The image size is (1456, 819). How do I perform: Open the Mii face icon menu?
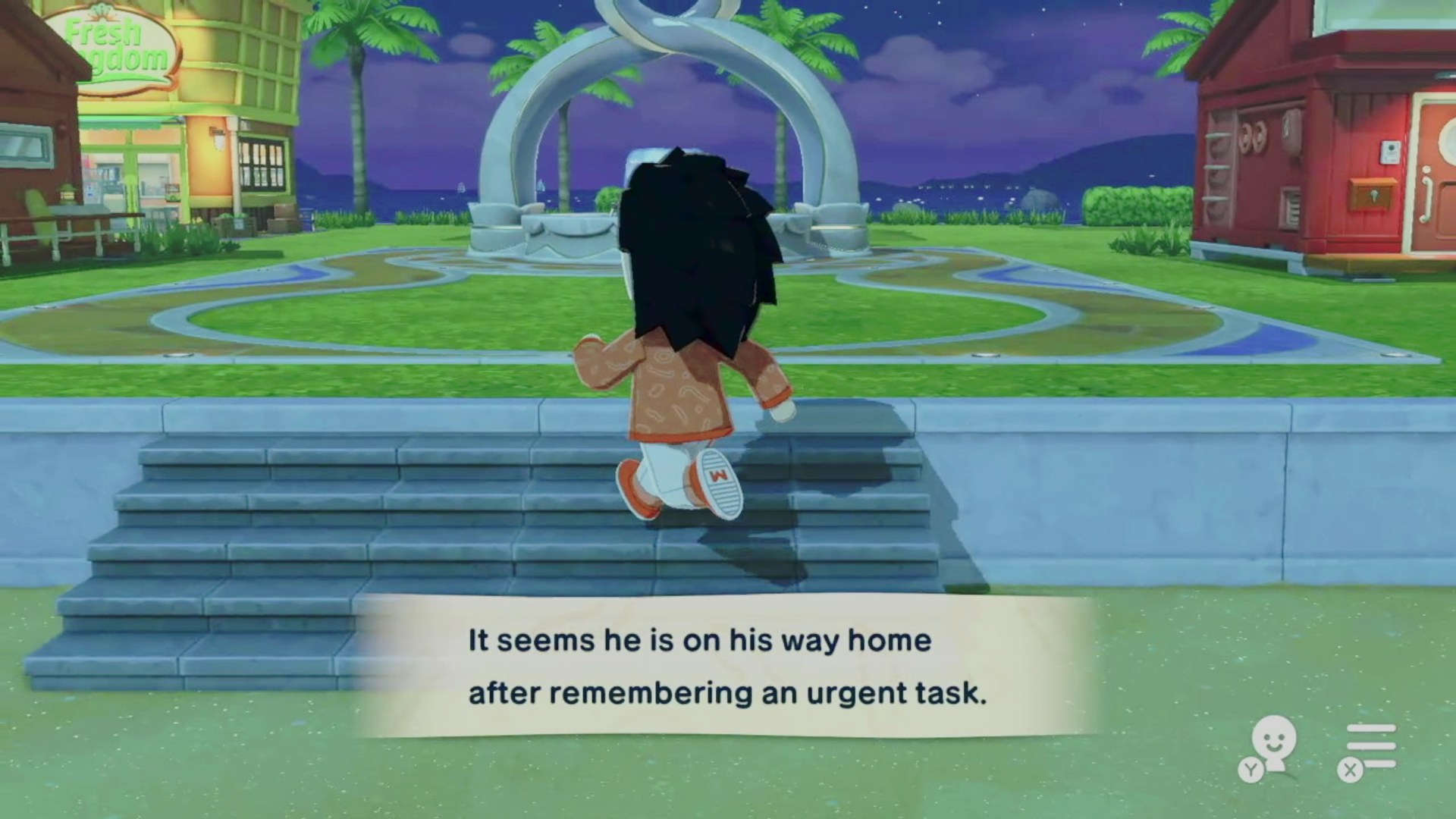[1272, 745]
